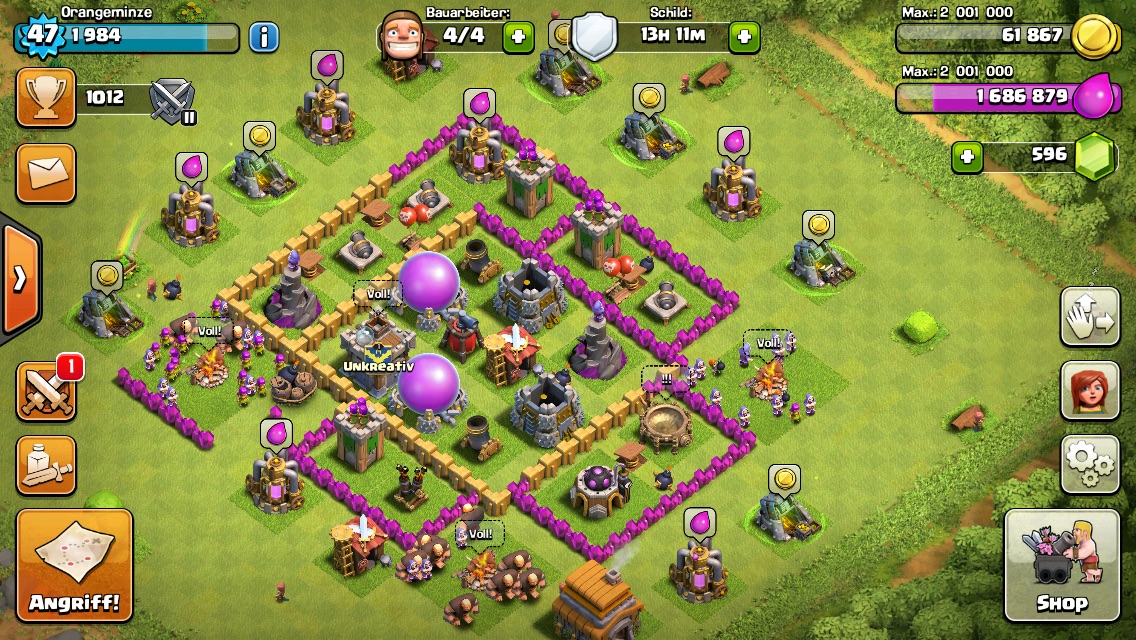Expand the side panel arrow tab
The width and height of the screenshot is (1136, 640).
click(x=19, y=279)
